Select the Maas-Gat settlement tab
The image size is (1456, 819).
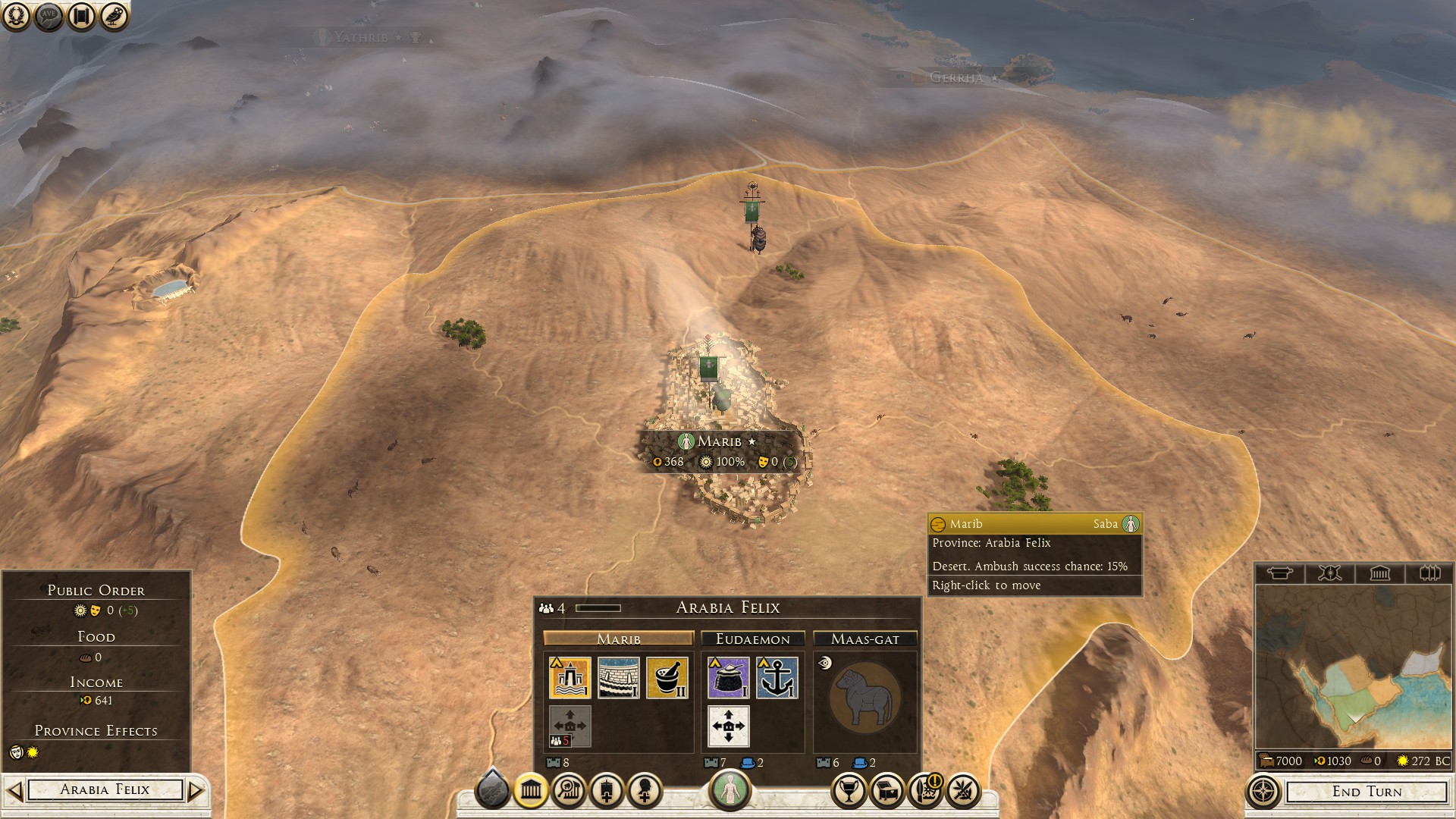tap(864, 639)
